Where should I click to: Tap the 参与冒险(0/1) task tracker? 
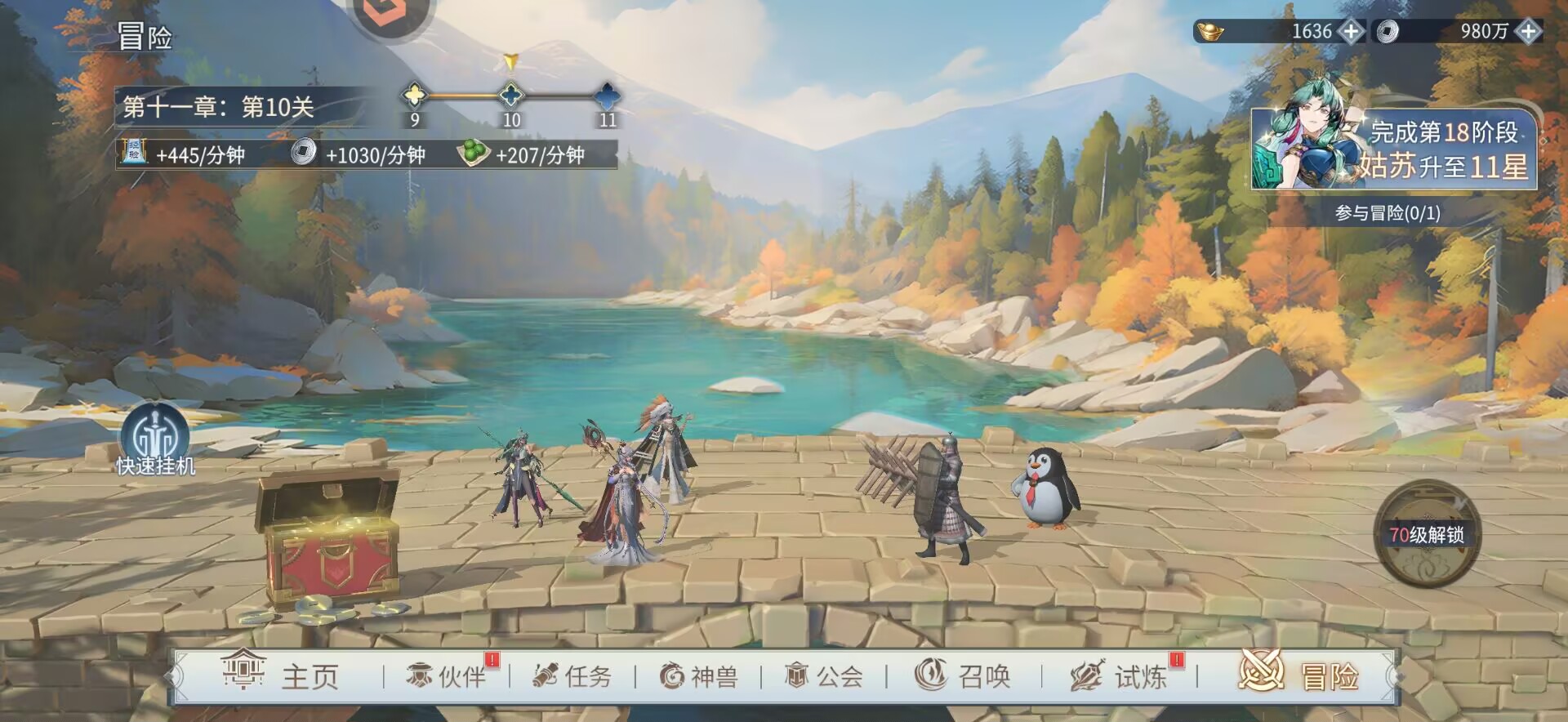click(x=1388, y=213)
